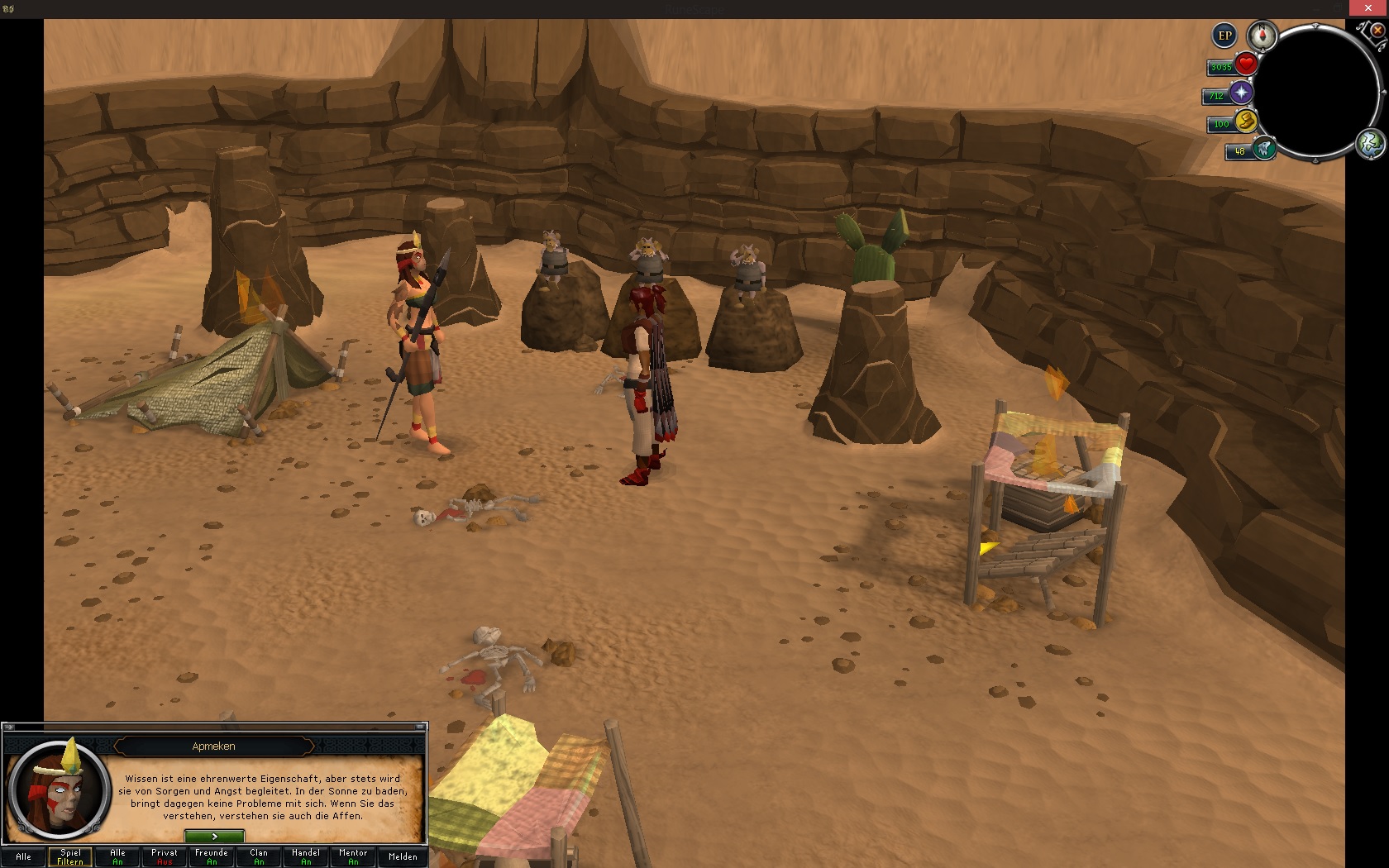Select the Clan chat tab
Screen dimensions: 1389x868
259,856
